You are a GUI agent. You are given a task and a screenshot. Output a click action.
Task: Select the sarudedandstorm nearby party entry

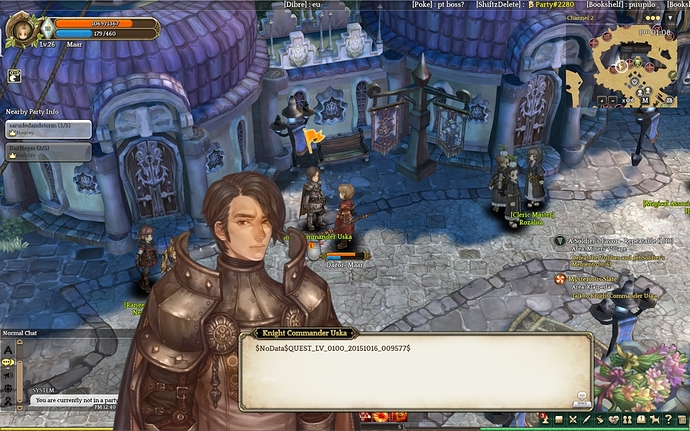coord(47,127)
